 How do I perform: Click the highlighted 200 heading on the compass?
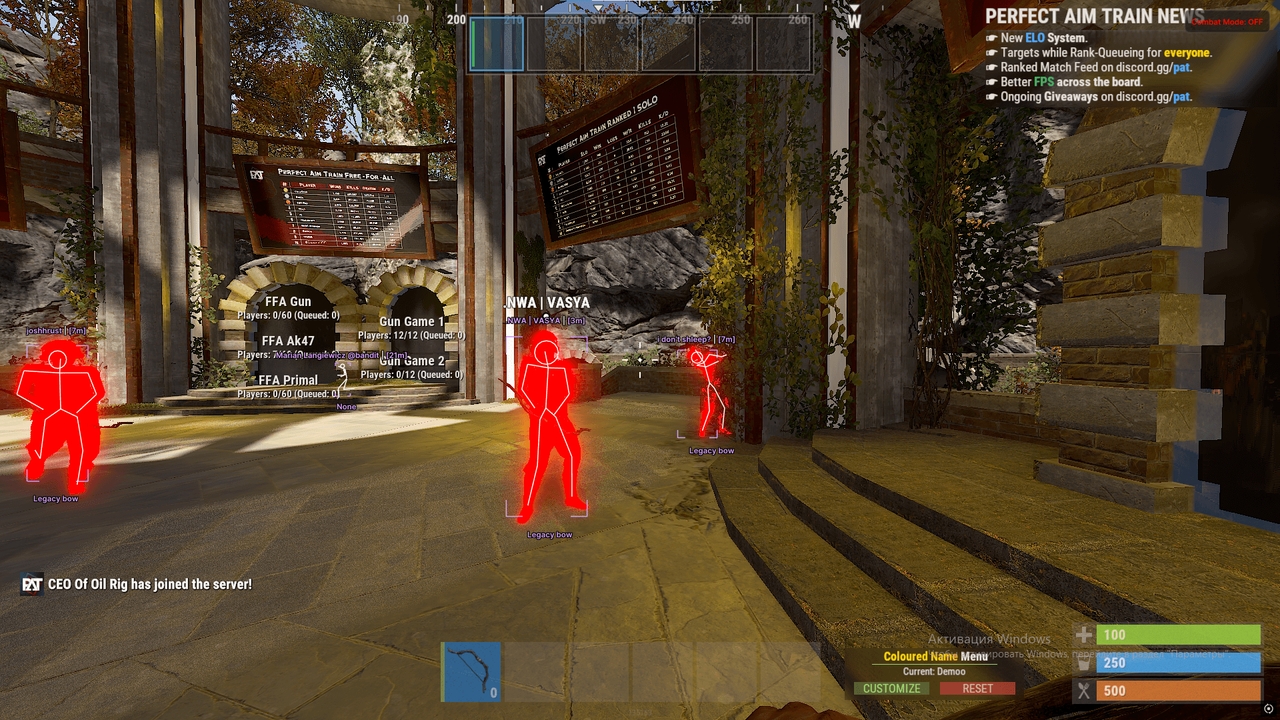[455, 19]
